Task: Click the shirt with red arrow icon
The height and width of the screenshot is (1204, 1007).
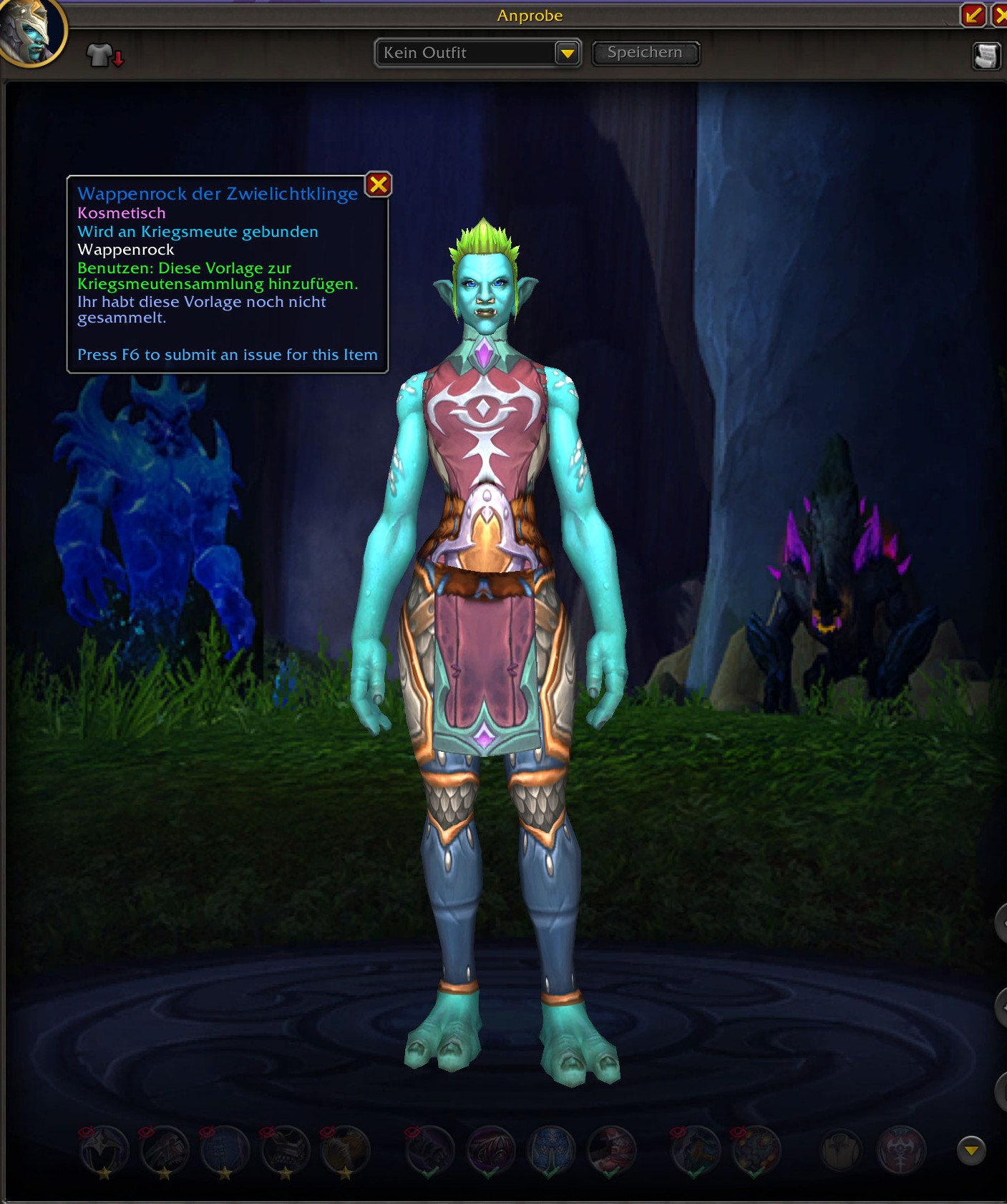Action: coord(104,54)
